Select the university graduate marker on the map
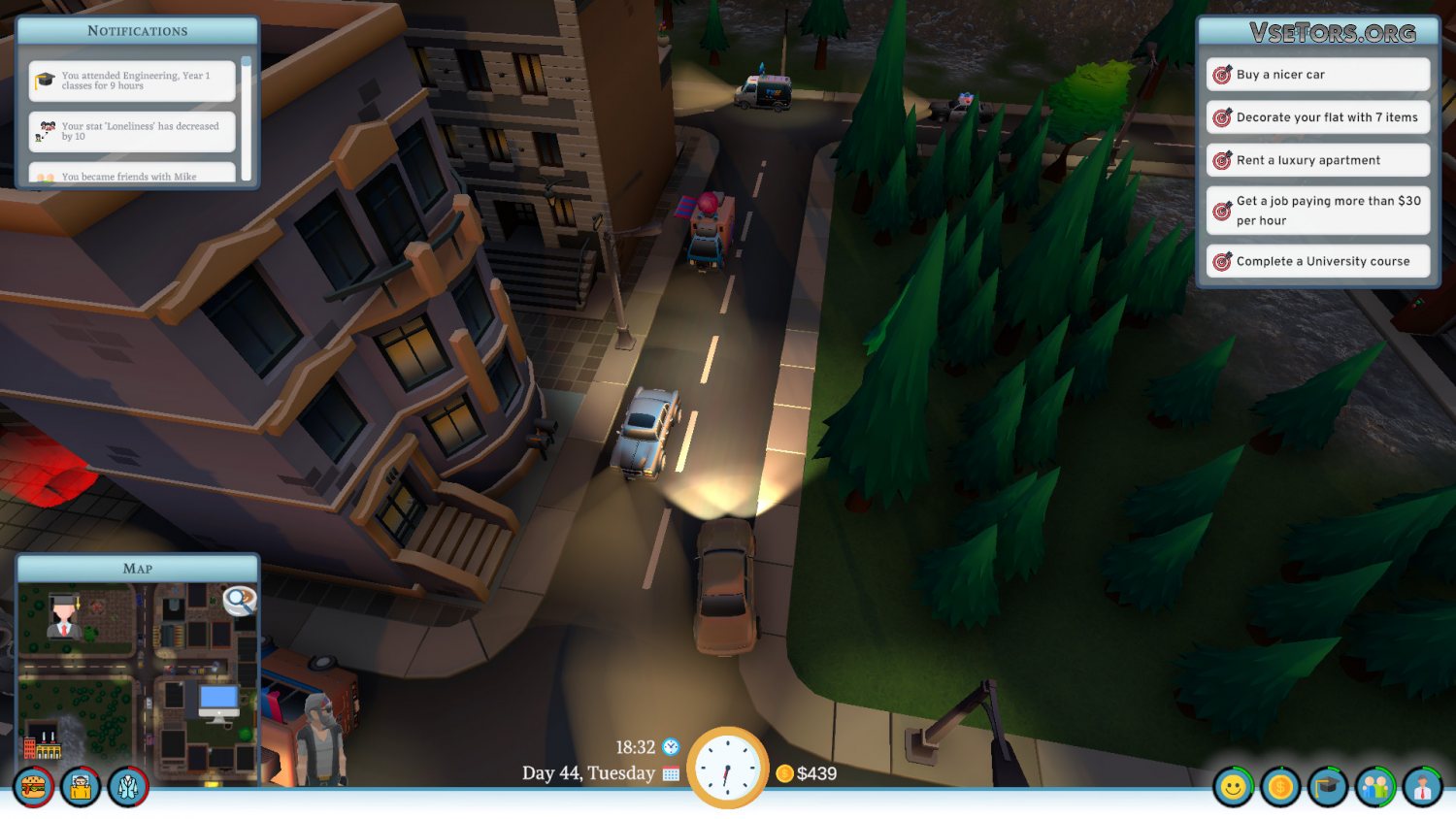The image size is (1456, 819). [x=64, y=613]
